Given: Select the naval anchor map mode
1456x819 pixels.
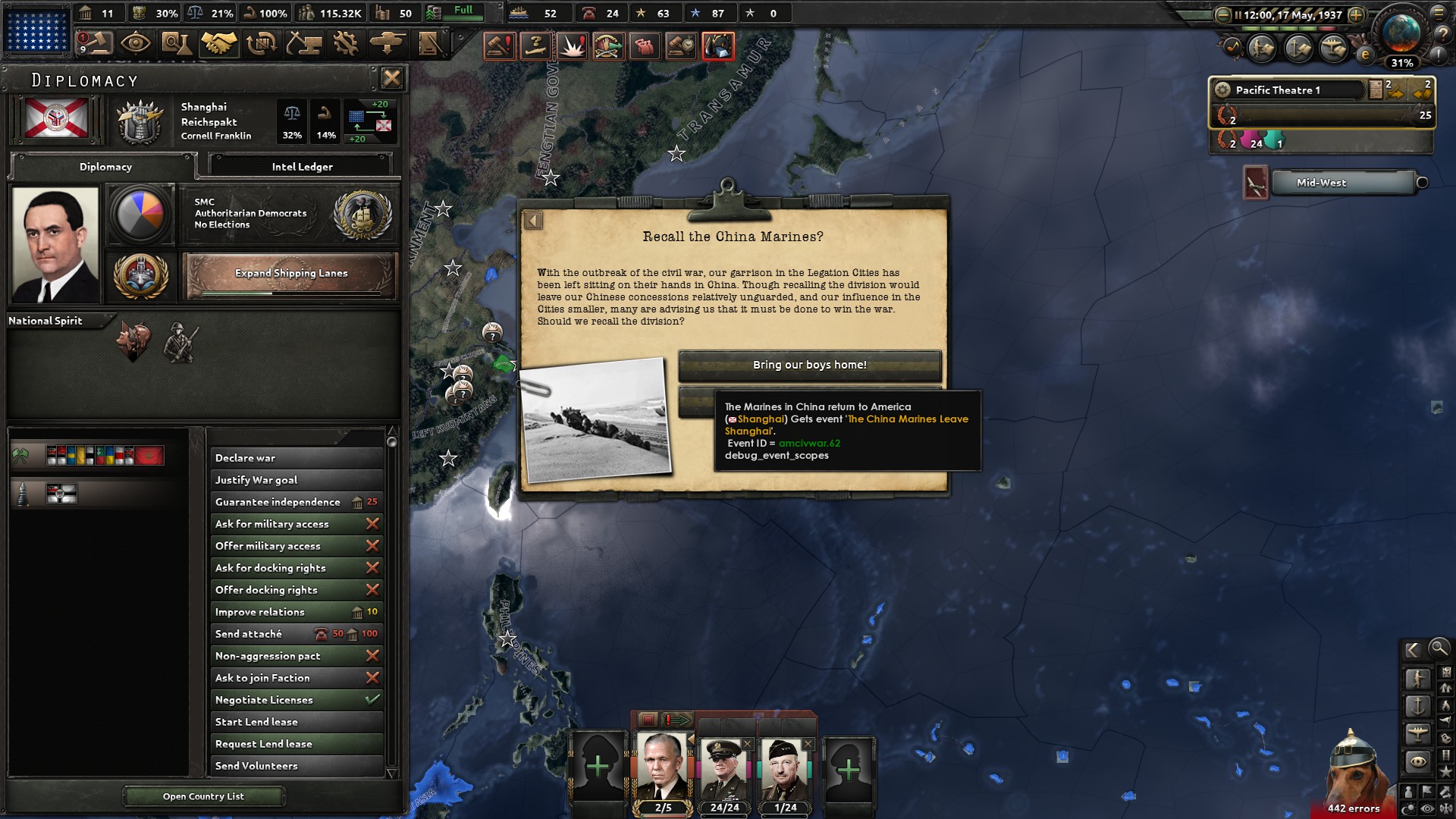Looking at the screenshot, I should [x=1418, y=706].
